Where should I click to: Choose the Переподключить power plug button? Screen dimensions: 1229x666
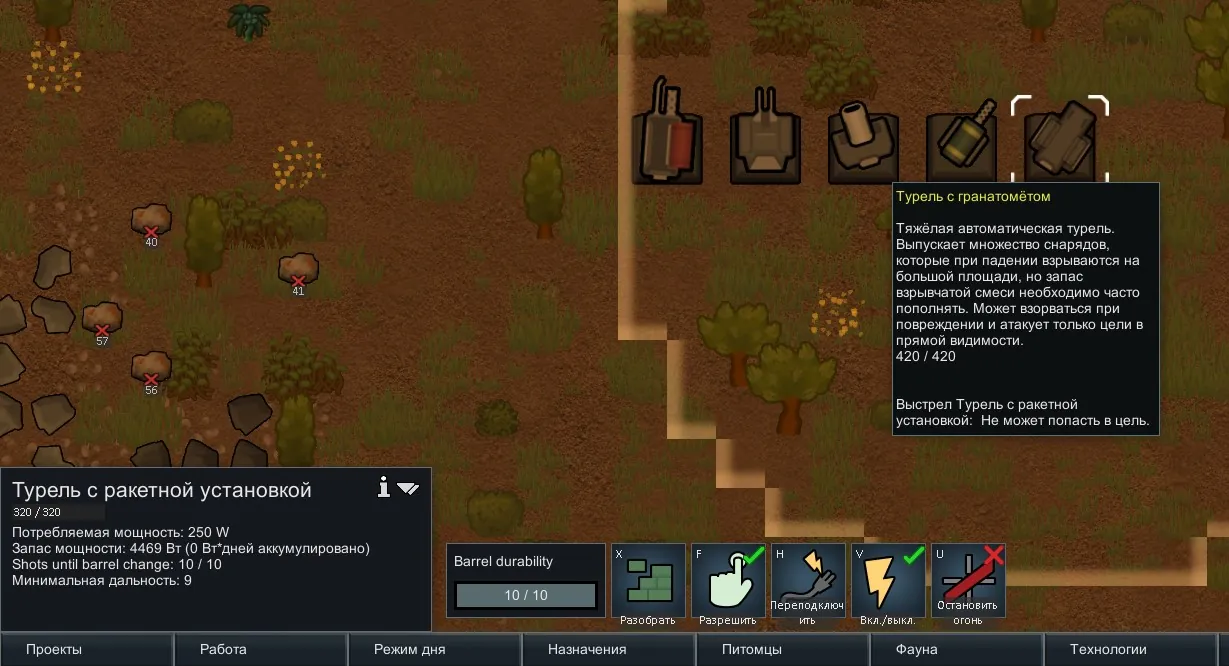click(808, 581)
